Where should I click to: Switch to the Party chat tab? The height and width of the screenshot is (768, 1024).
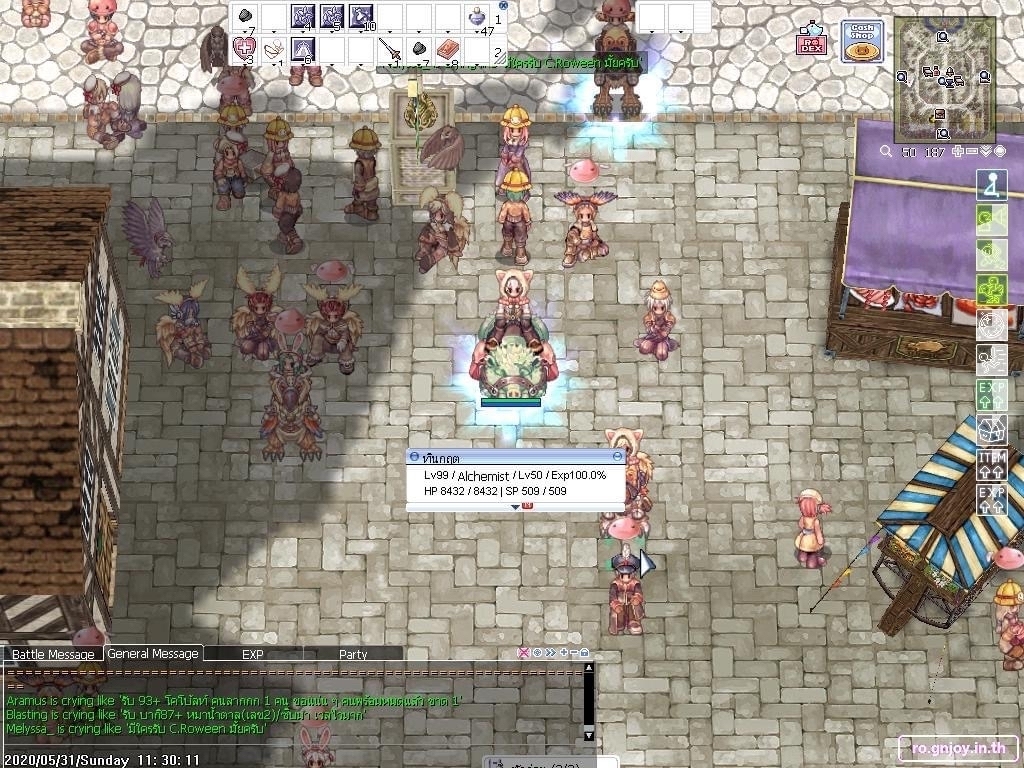coord(353,654)
